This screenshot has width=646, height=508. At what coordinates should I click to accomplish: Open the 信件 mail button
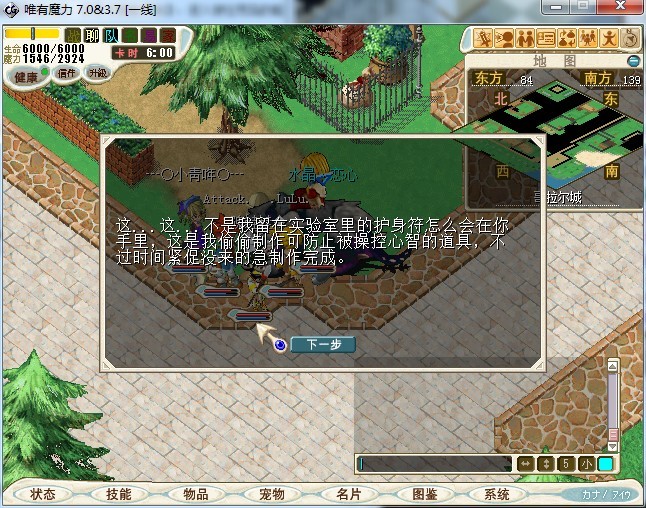68,73
